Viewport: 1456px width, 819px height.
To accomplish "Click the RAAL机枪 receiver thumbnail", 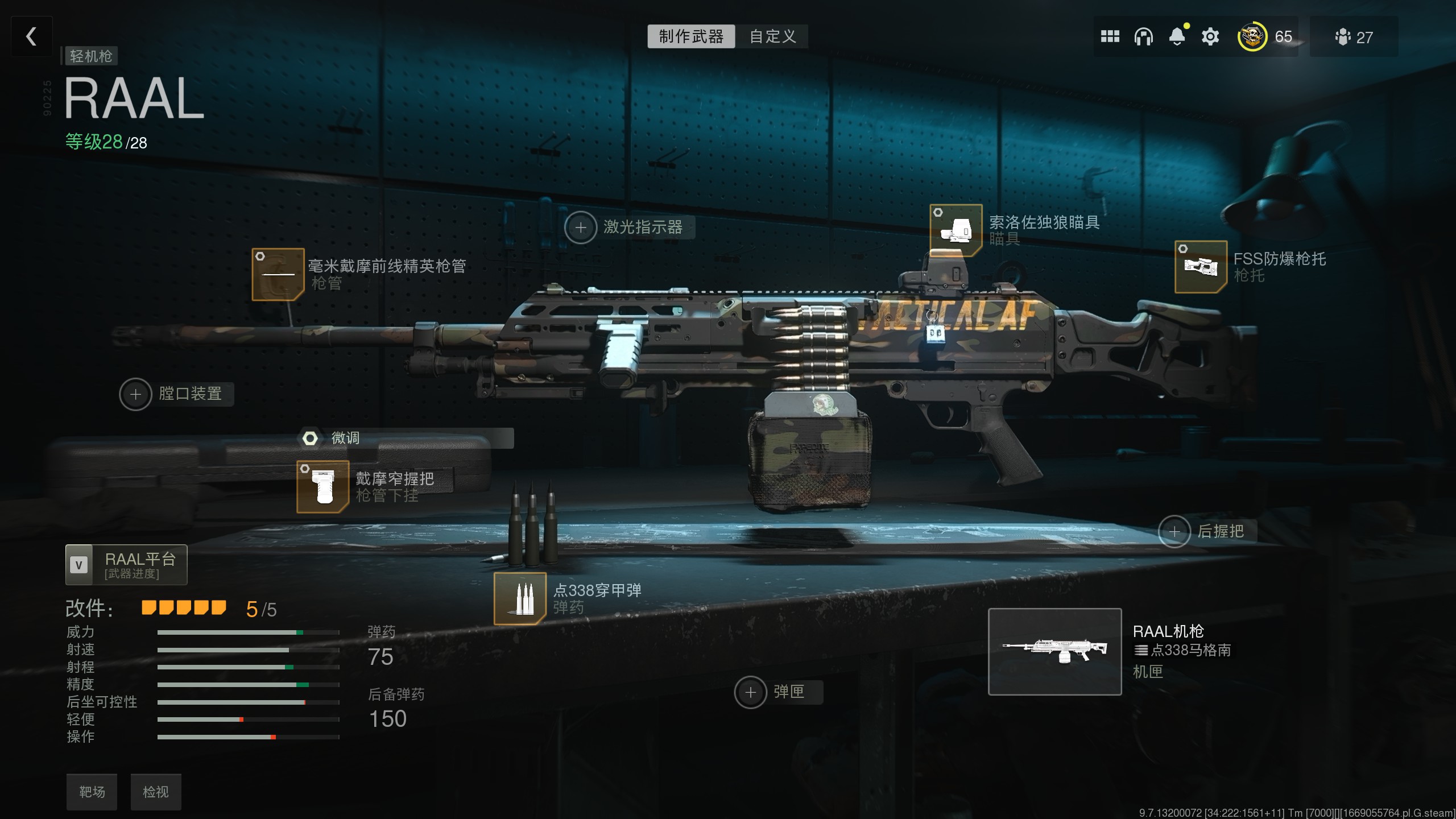I will [x=1056, y=653].
